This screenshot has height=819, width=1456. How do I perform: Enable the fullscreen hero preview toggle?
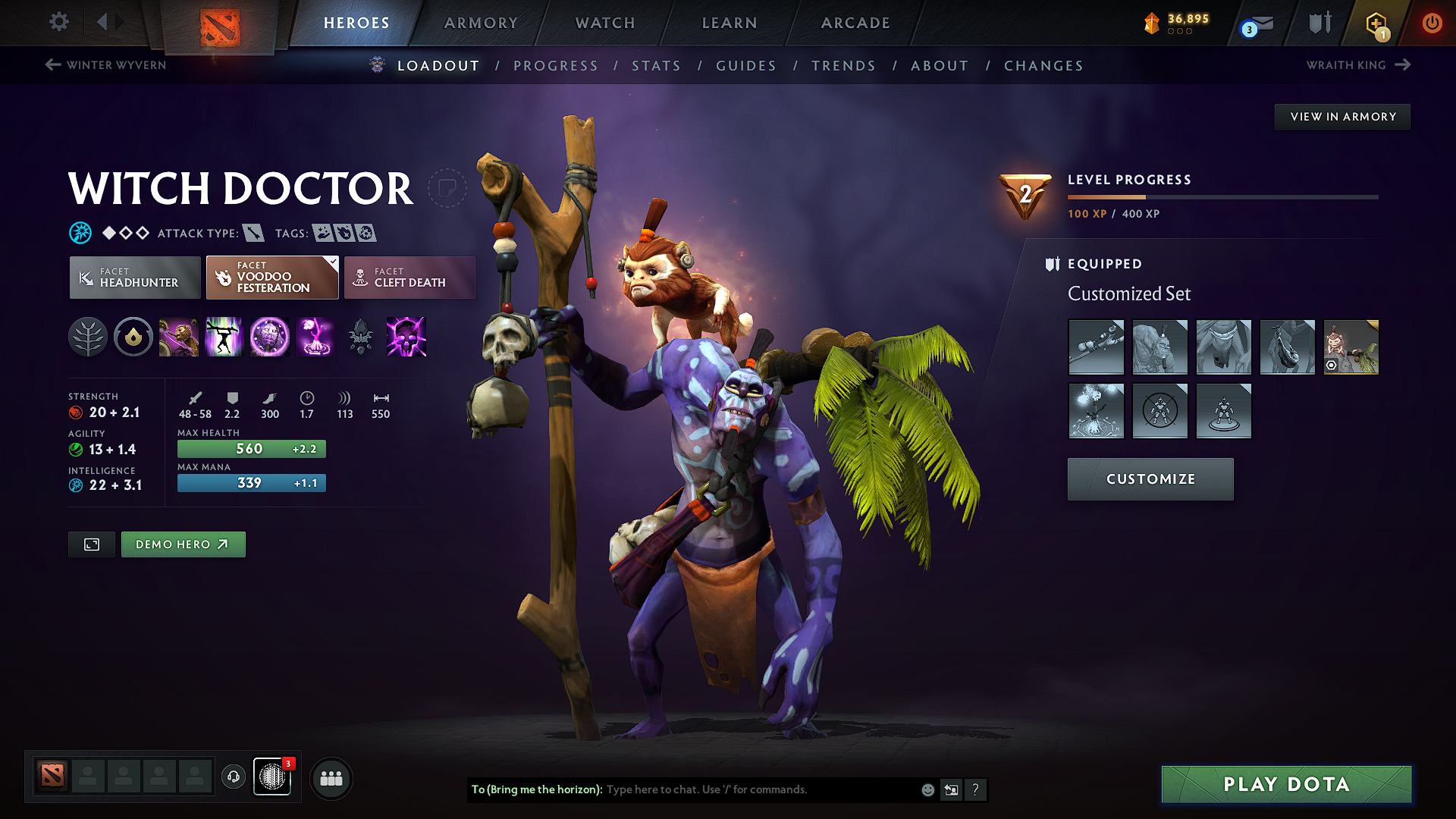[x=91, y=544]
